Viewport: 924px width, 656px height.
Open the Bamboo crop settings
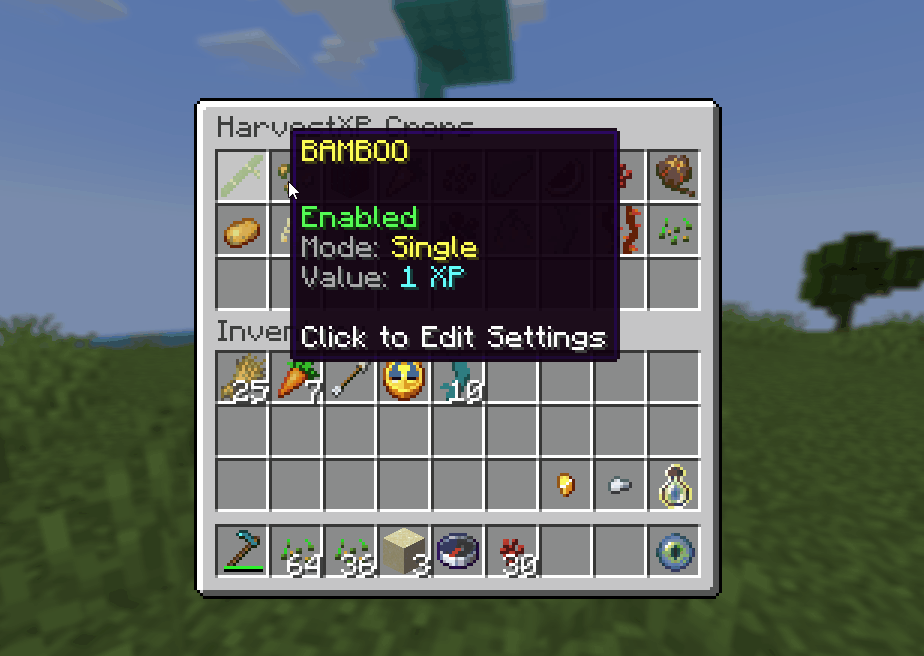click(x=243, y=176)
